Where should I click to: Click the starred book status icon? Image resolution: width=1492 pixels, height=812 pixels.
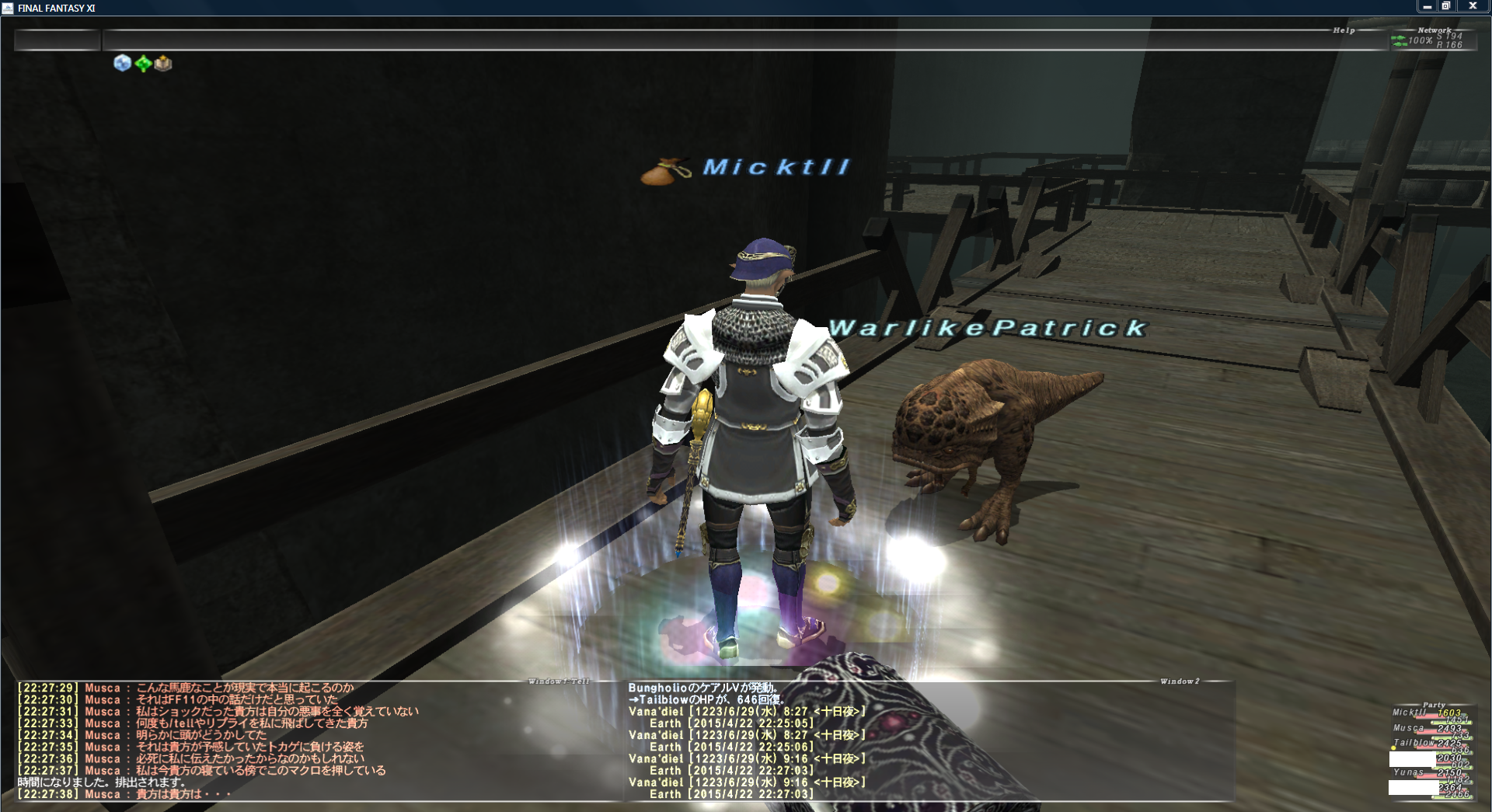[x=163, y=63]
